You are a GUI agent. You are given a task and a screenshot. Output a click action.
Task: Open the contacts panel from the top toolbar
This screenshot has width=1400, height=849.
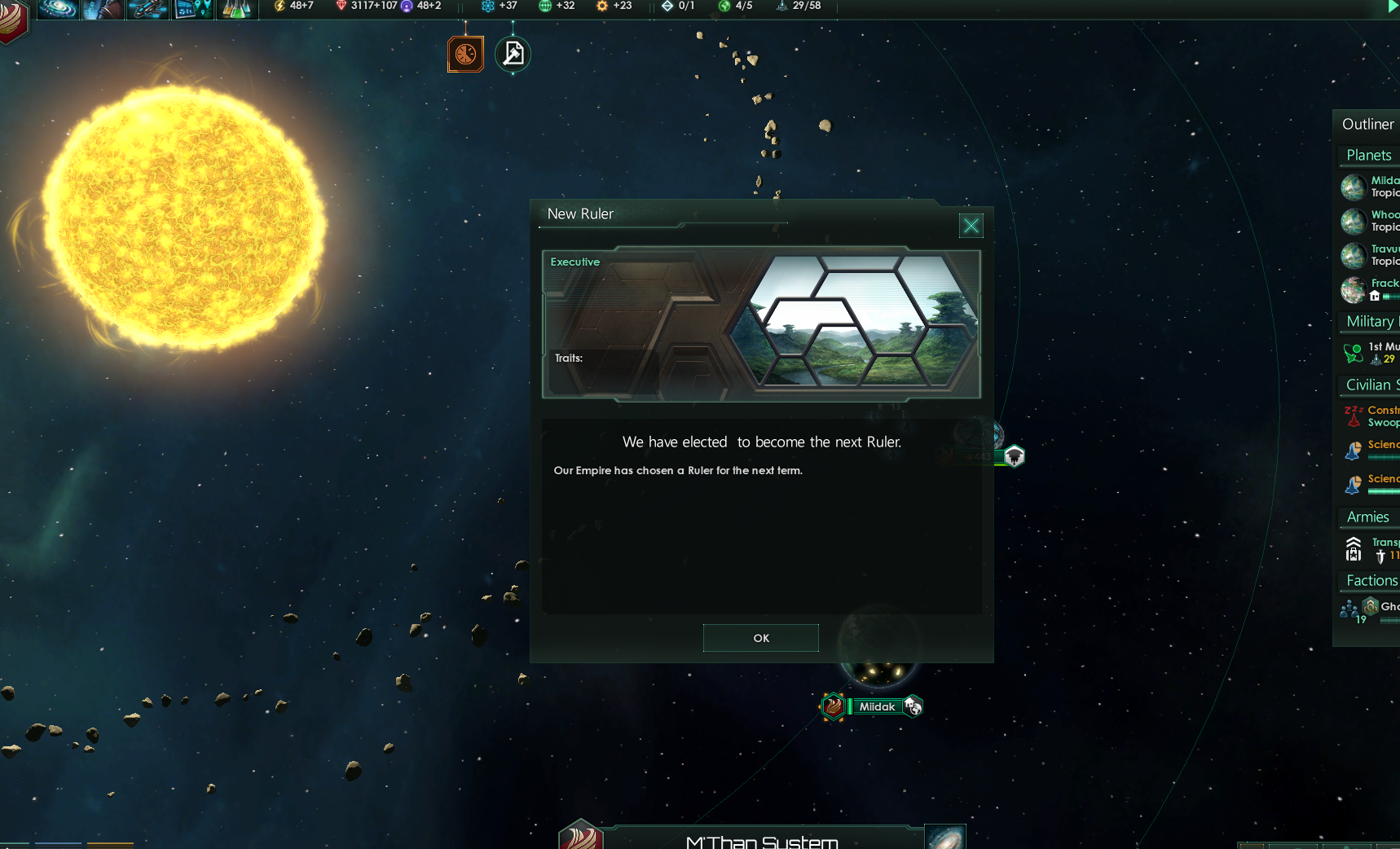[x=103, y=9]
